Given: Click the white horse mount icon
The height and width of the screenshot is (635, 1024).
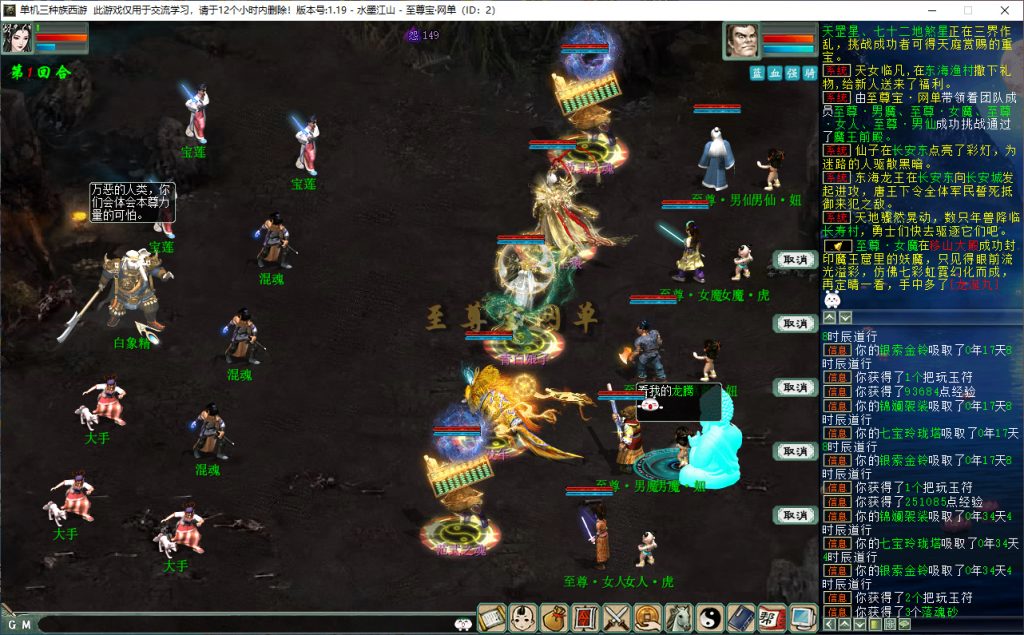Looking at the screenshot, I should (x=679, y=618).
